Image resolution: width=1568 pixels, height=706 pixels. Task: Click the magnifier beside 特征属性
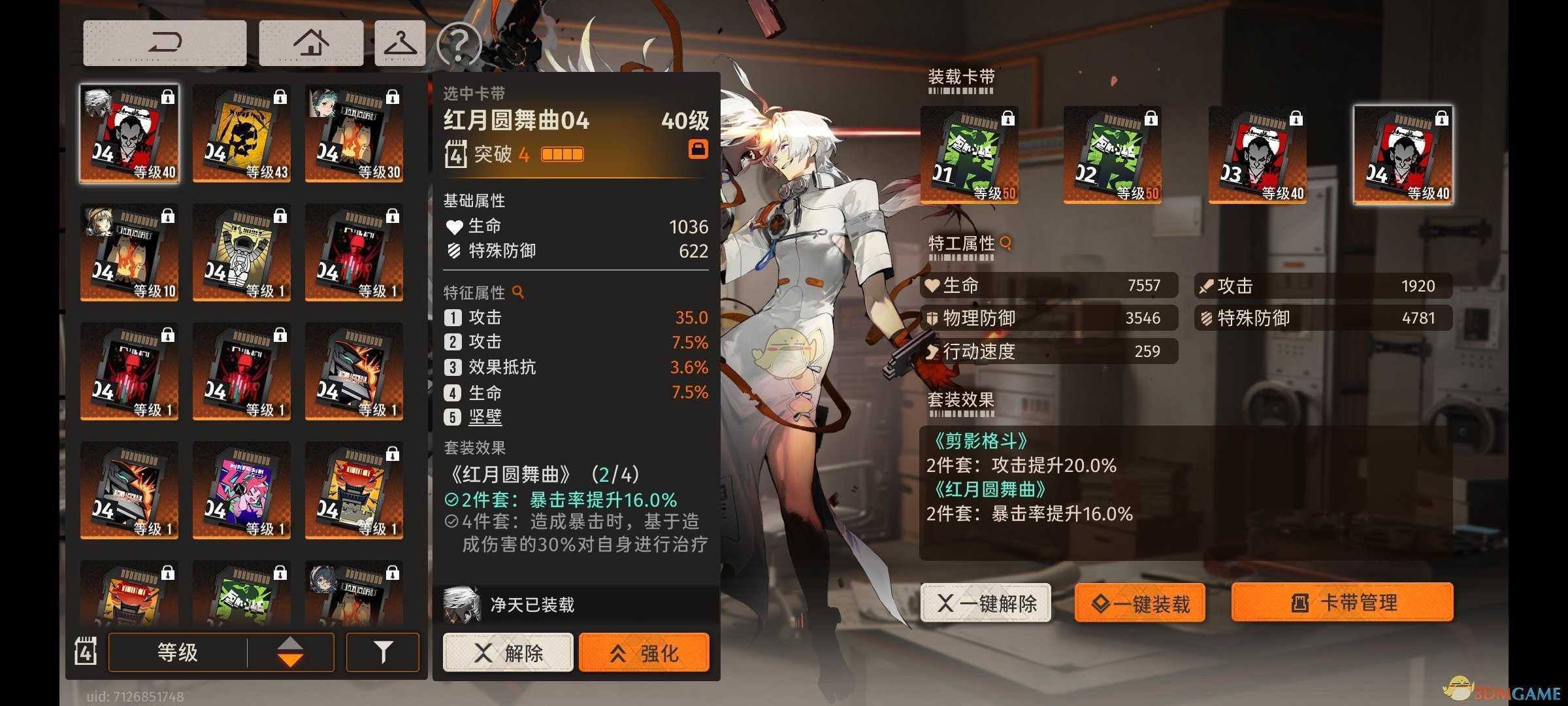point(517,292)
